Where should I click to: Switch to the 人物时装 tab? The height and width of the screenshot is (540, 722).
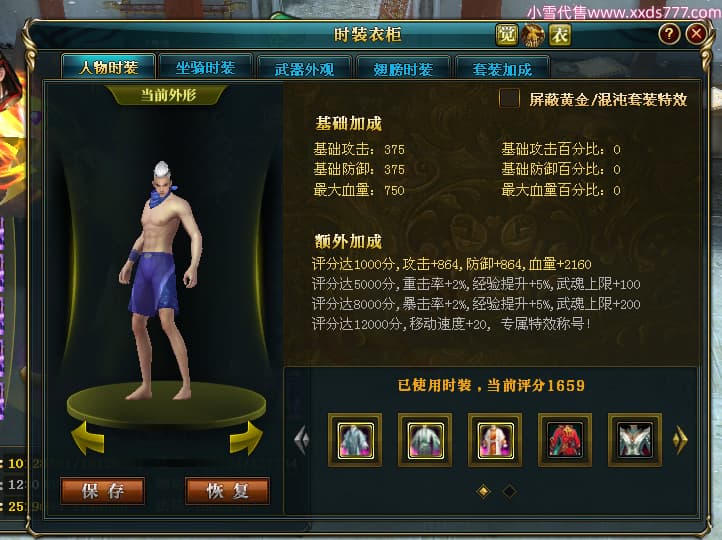(x=101, y=68)
